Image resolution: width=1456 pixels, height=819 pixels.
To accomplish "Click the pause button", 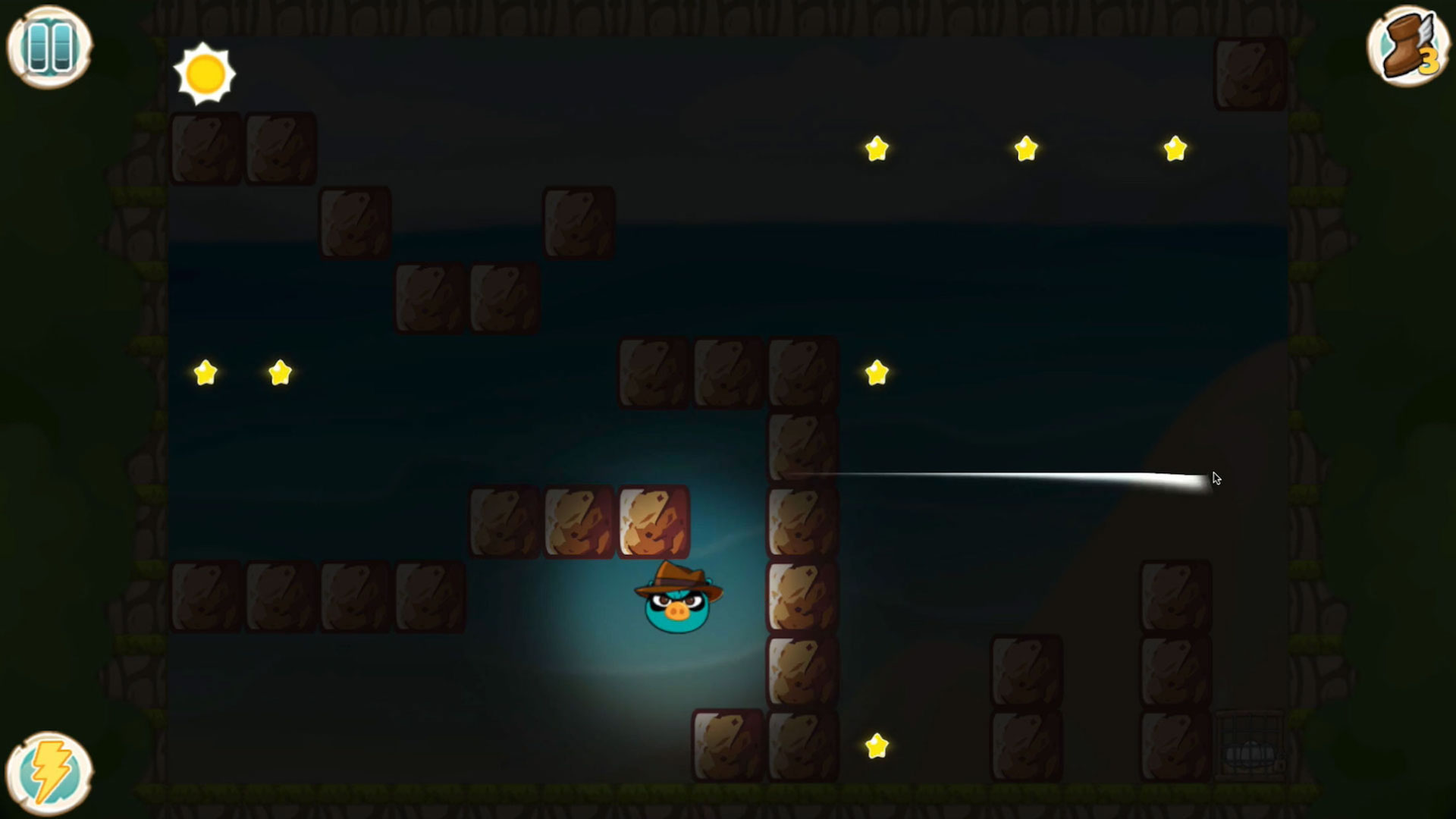I will pos(49,47).
